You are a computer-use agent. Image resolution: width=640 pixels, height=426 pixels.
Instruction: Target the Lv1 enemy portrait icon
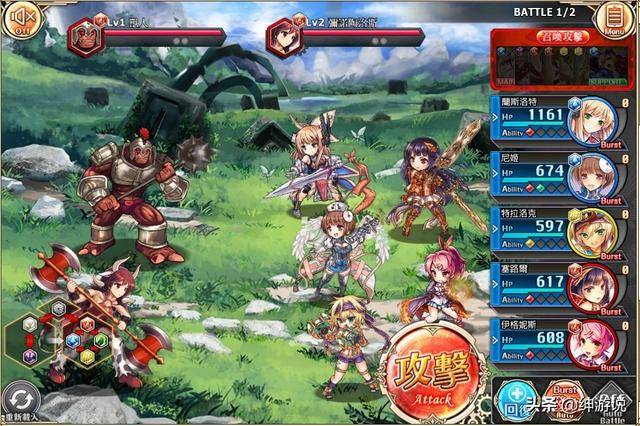[x=87, y=37]
